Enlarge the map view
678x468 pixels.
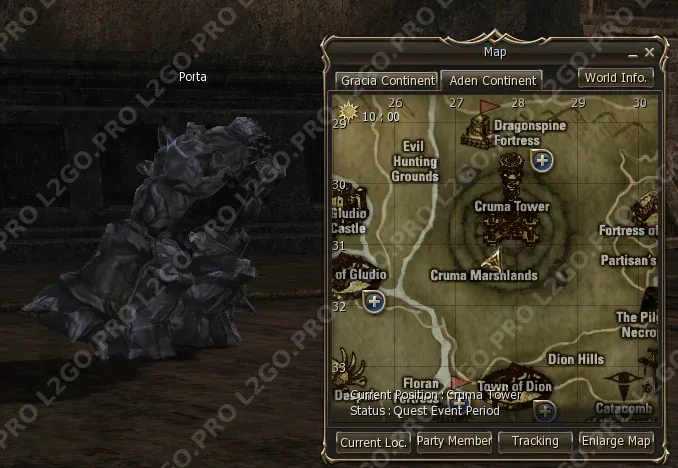(616, 441)
